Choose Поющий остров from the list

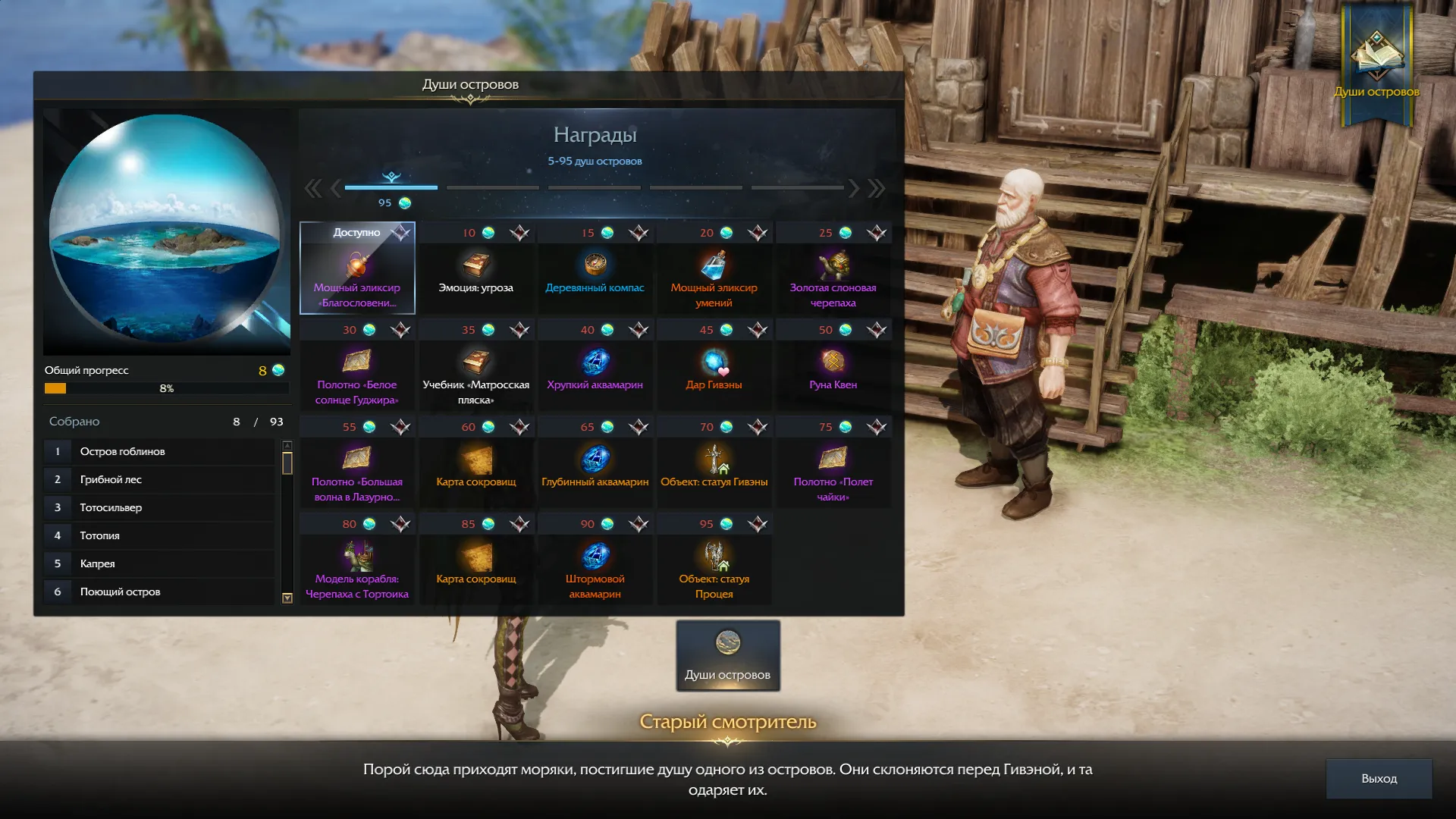click(x=159, y=591)
